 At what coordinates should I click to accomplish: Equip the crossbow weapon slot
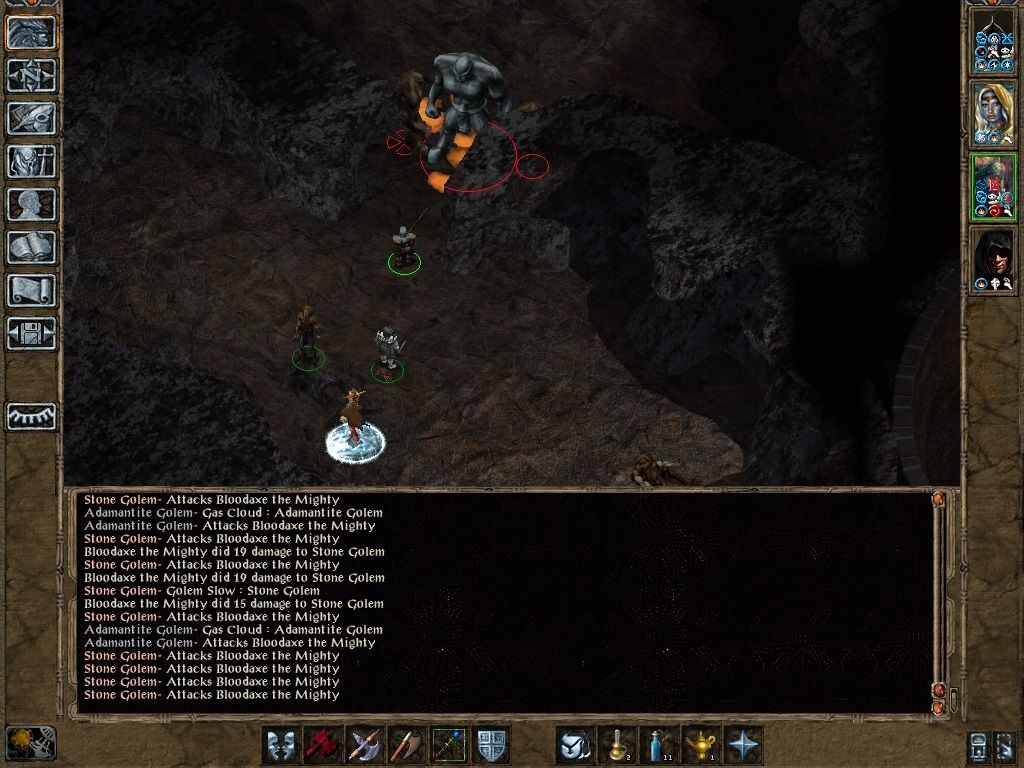coord(365,746)
